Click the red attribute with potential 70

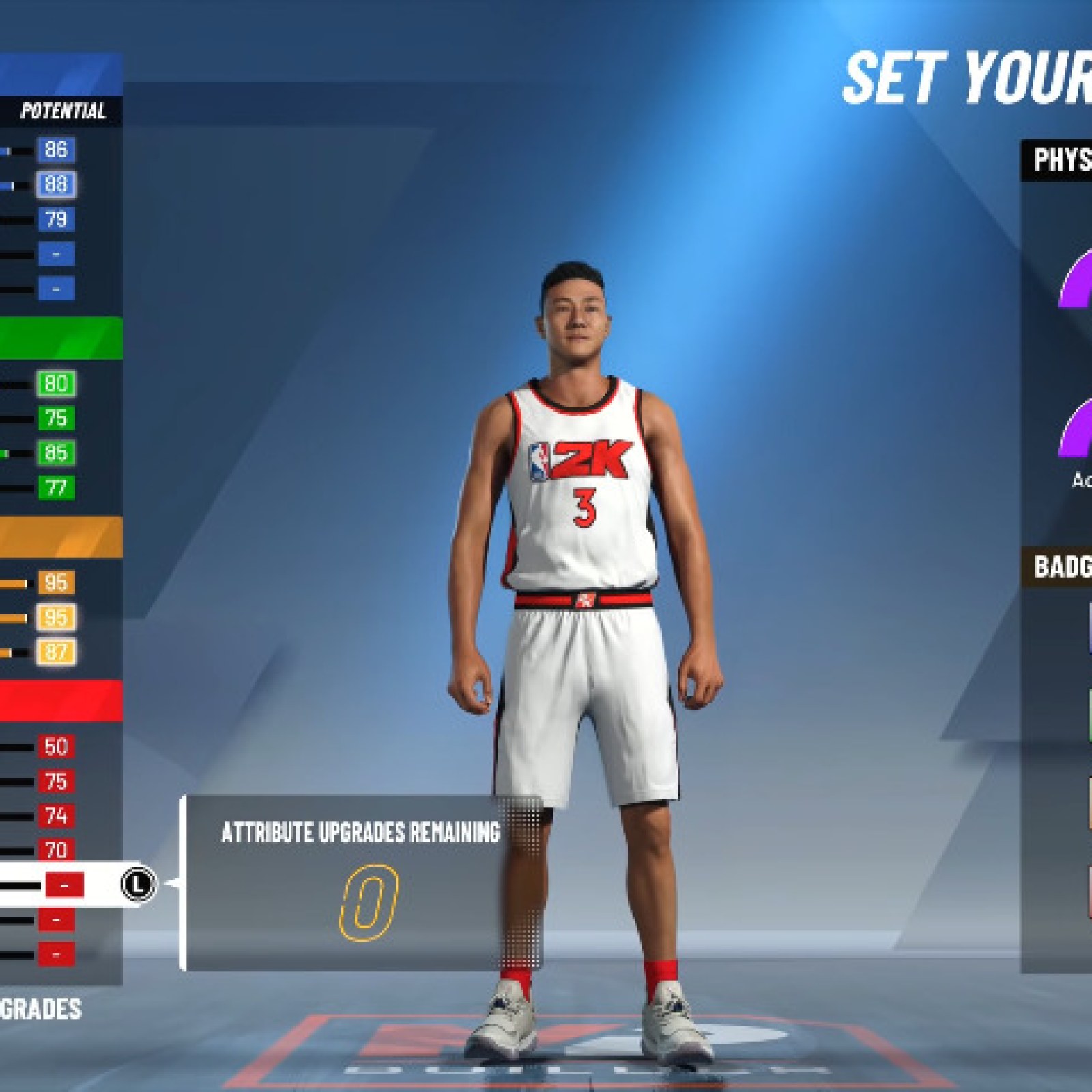pos(55,850)
